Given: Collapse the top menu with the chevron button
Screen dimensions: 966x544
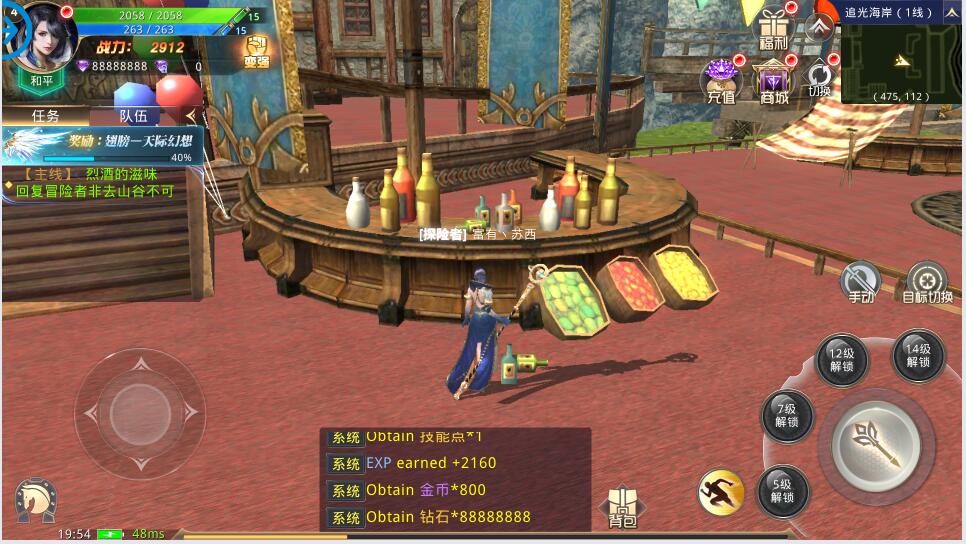Looking at the screenshot, I should pos(820,27).
